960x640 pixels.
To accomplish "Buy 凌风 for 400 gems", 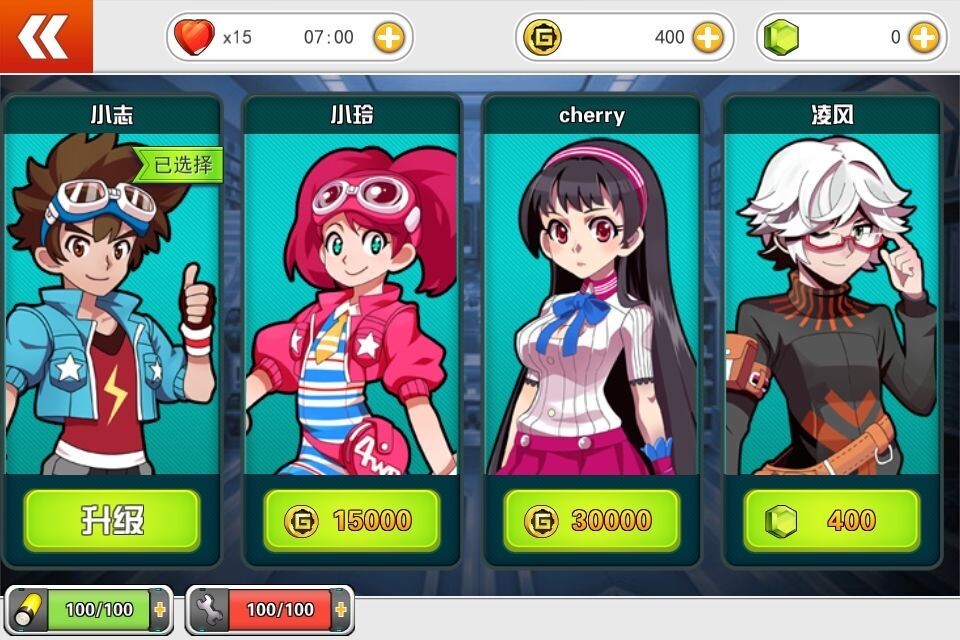I will coord(832,520).
